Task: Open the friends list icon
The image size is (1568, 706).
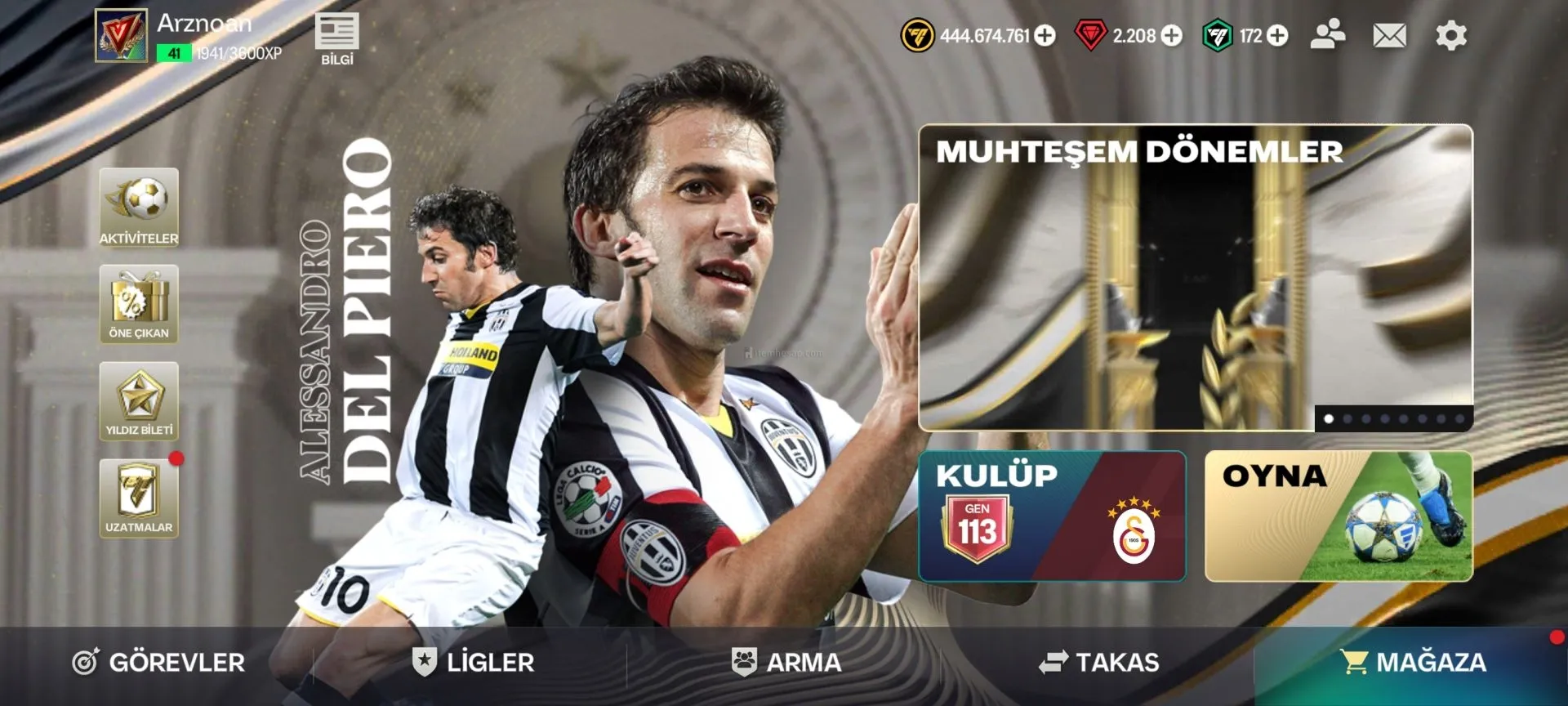Action: point(1328,34)
